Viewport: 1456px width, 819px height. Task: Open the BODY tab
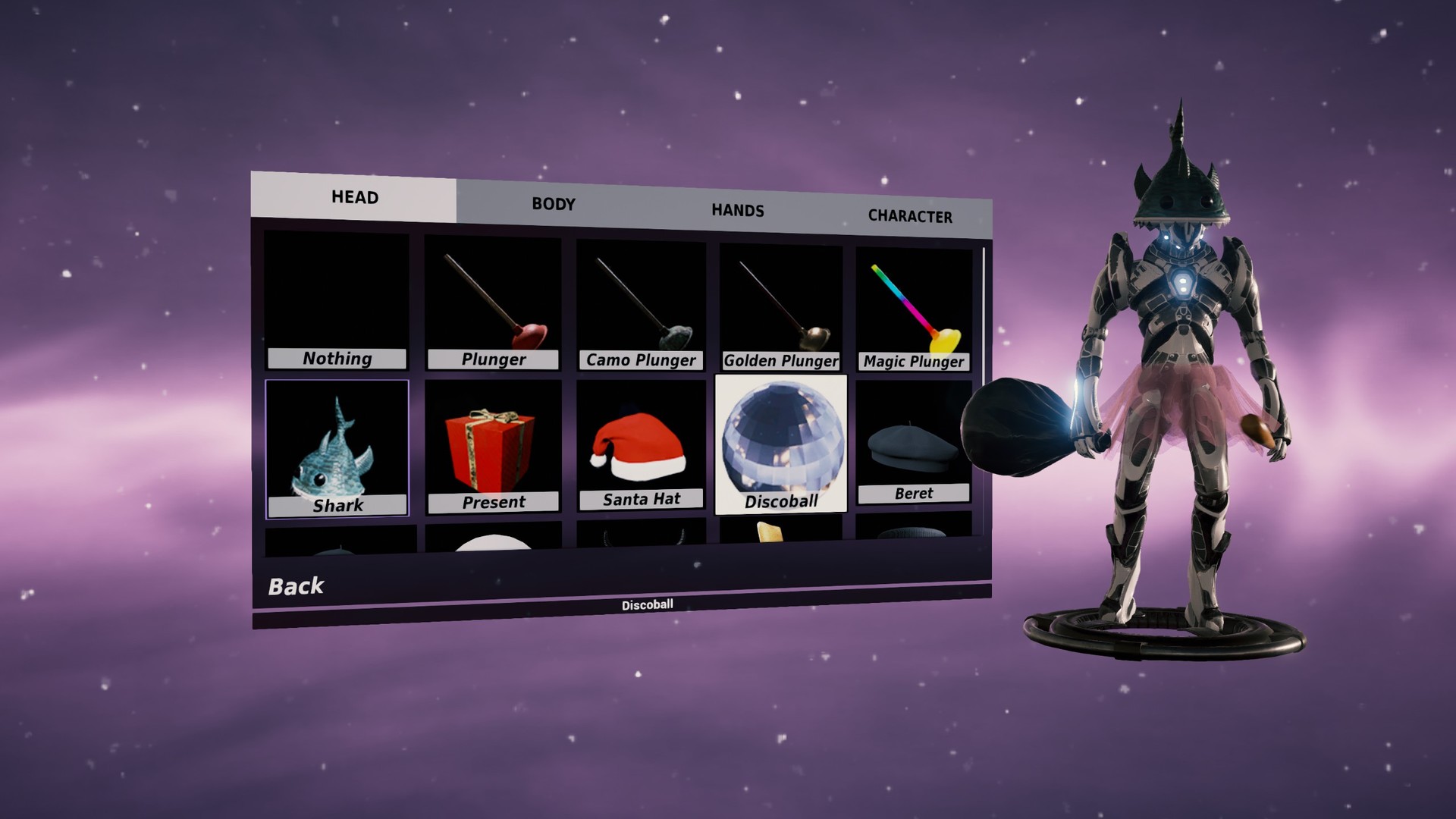pos(554,204)
